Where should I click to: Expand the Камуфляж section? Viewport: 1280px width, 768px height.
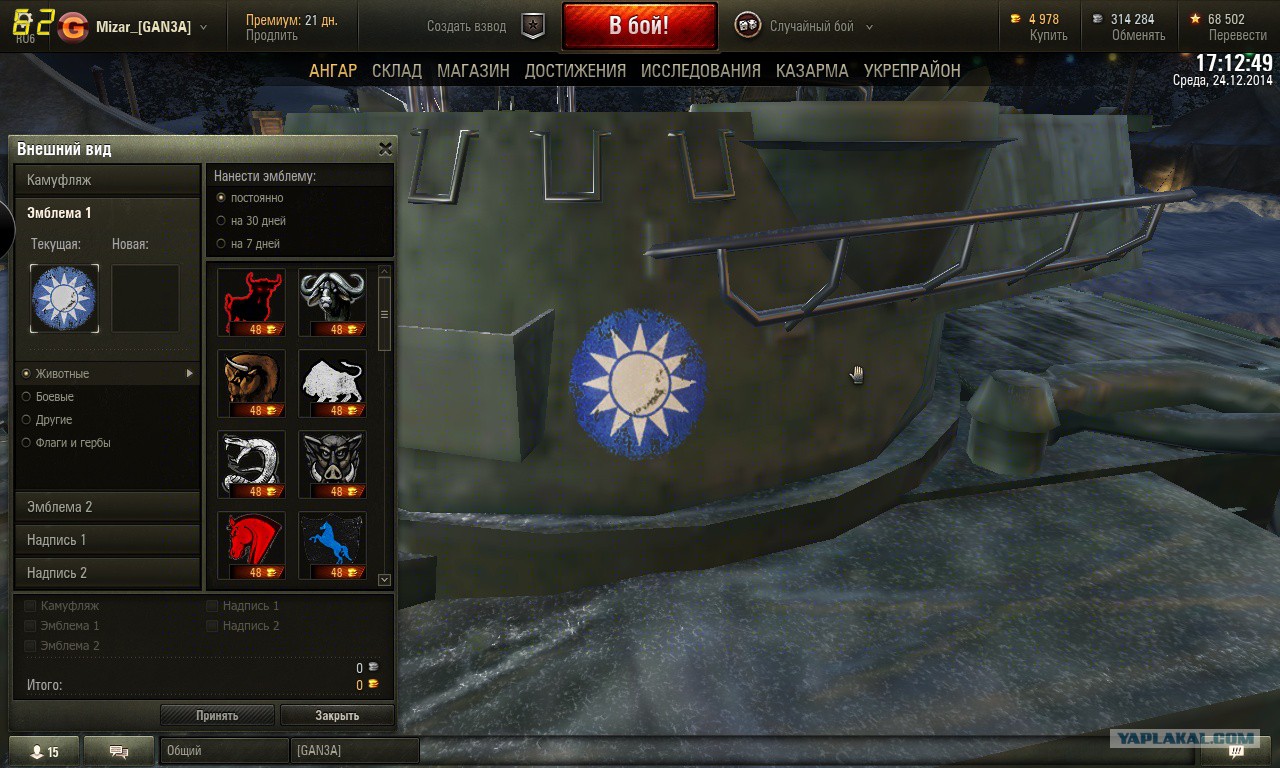107,180
